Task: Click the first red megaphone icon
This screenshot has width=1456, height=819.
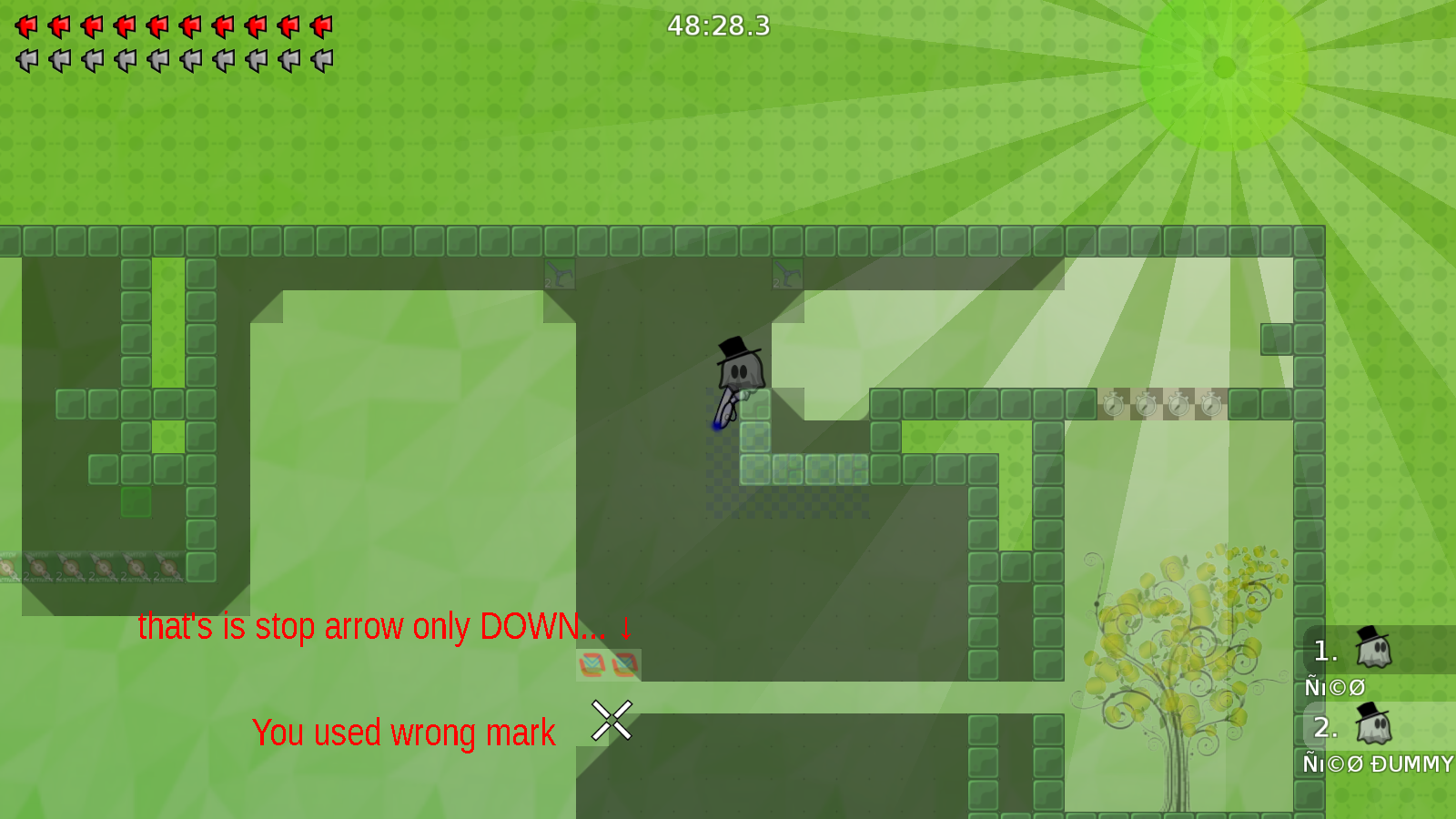Action: [25, 25]
